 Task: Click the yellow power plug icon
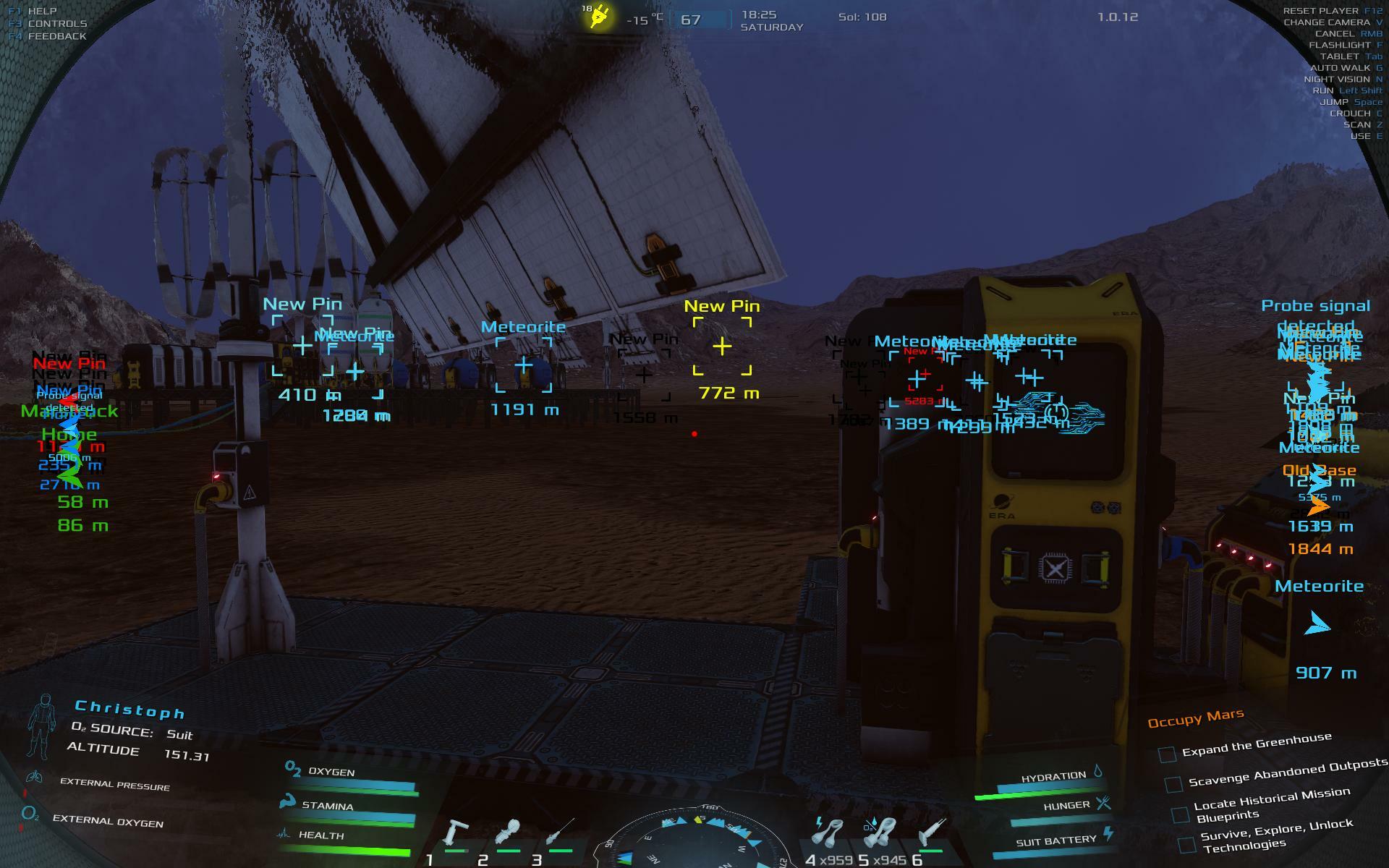click(599, 17)
